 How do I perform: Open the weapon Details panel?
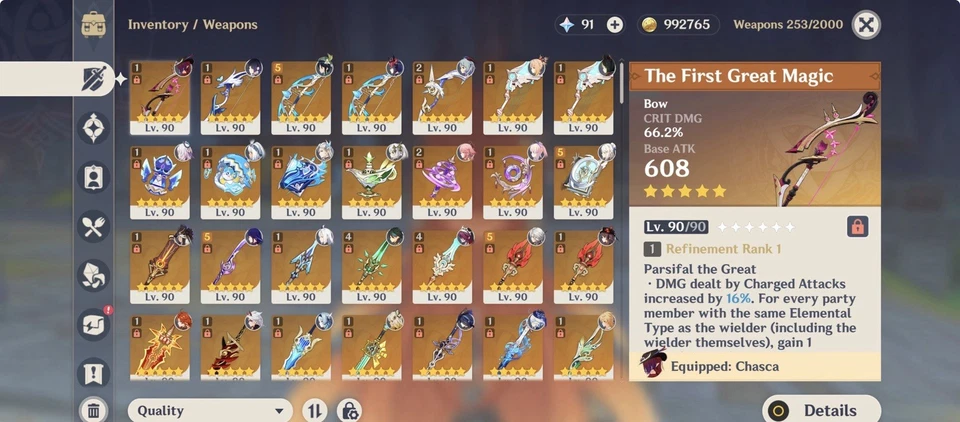pos(821,410)
